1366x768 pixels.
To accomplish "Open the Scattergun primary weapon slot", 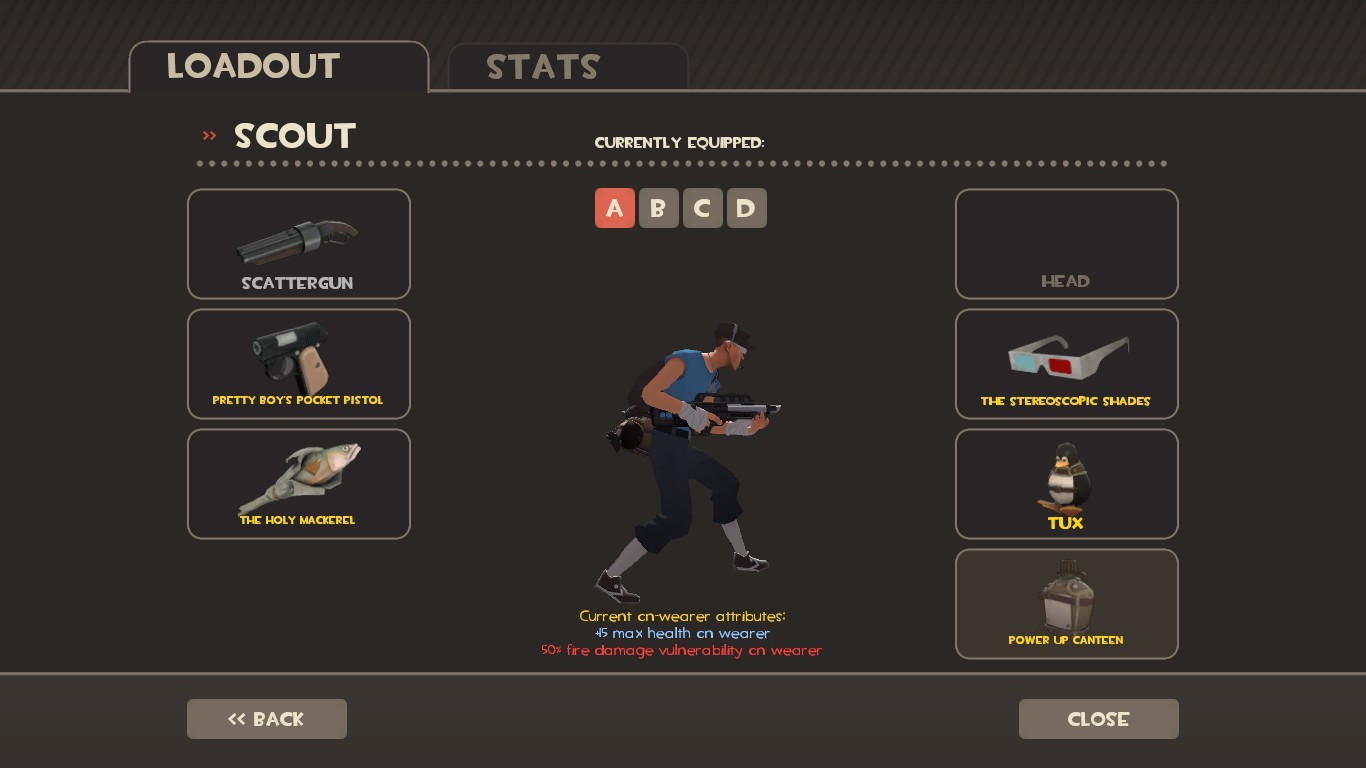I will pos(298,243).
